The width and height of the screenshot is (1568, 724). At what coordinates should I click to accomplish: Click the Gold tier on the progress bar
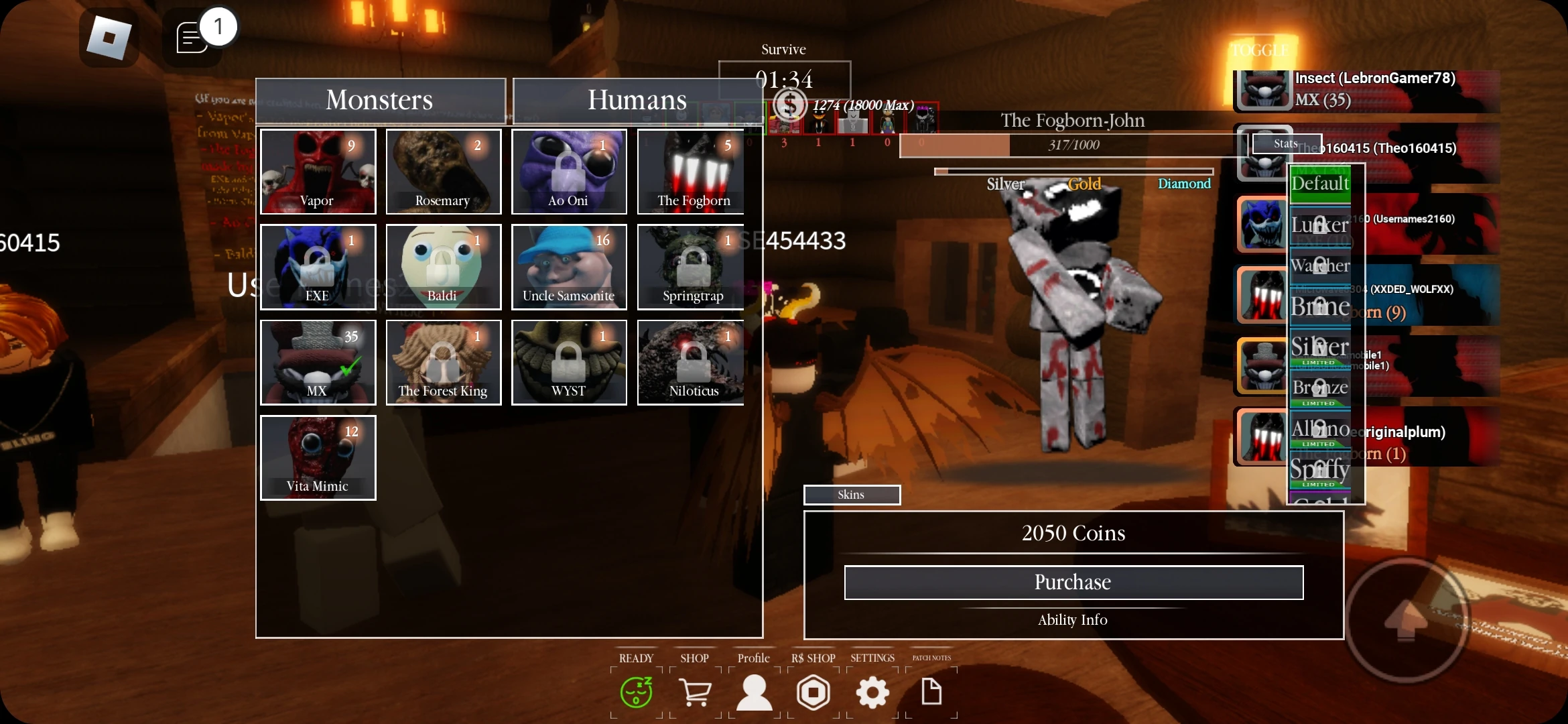(x=1084, y=184)
